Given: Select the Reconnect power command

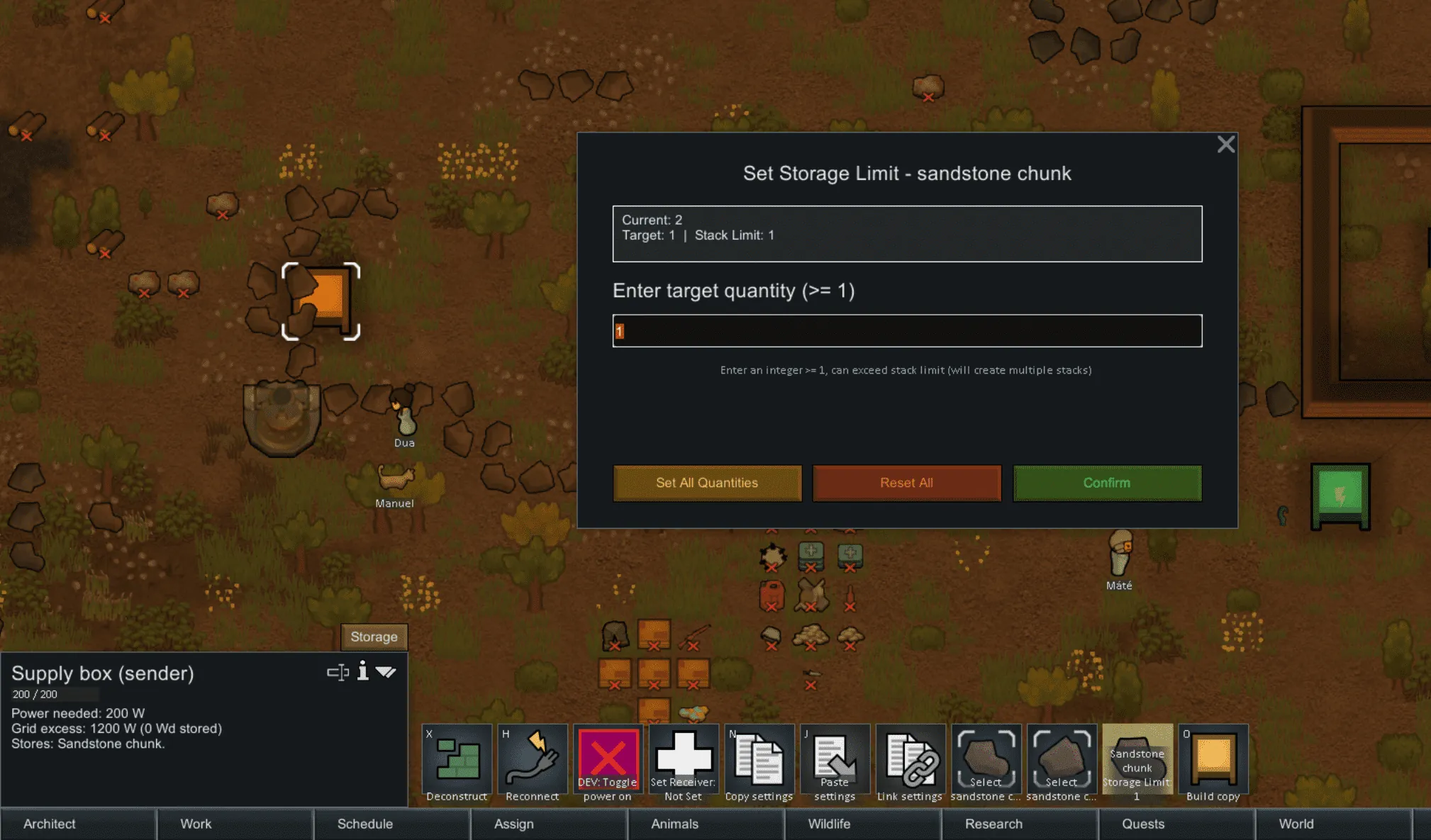Looking at the screenshot, I should click(533, 762).
